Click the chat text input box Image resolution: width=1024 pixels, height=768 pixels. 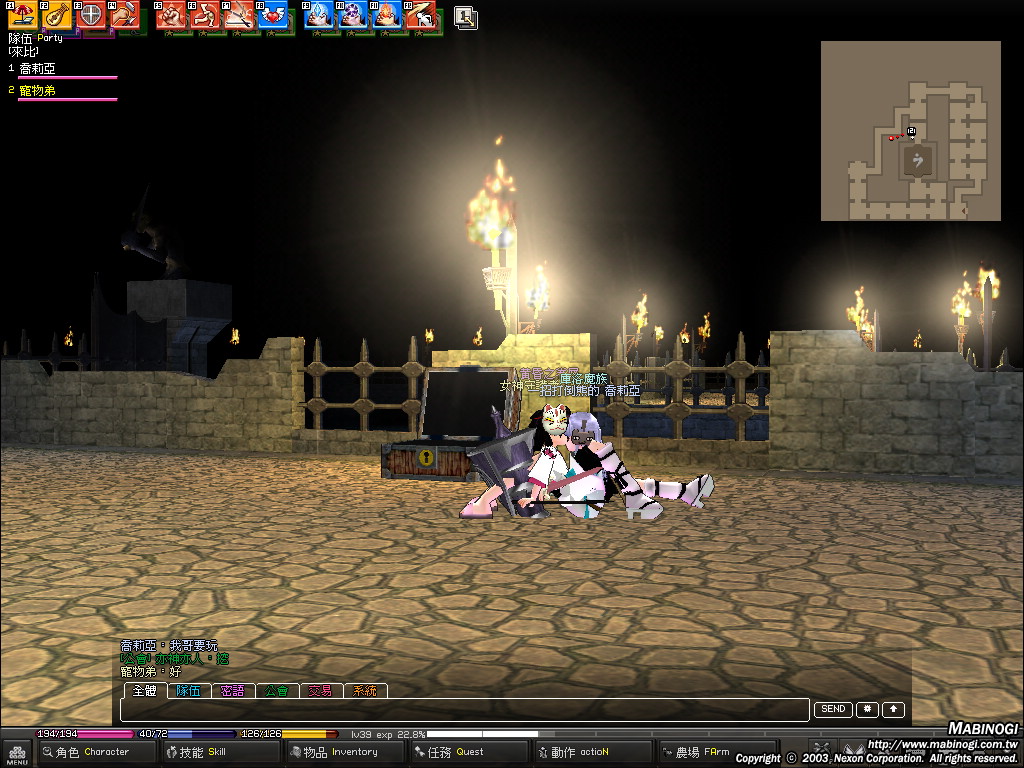point(464,710)
